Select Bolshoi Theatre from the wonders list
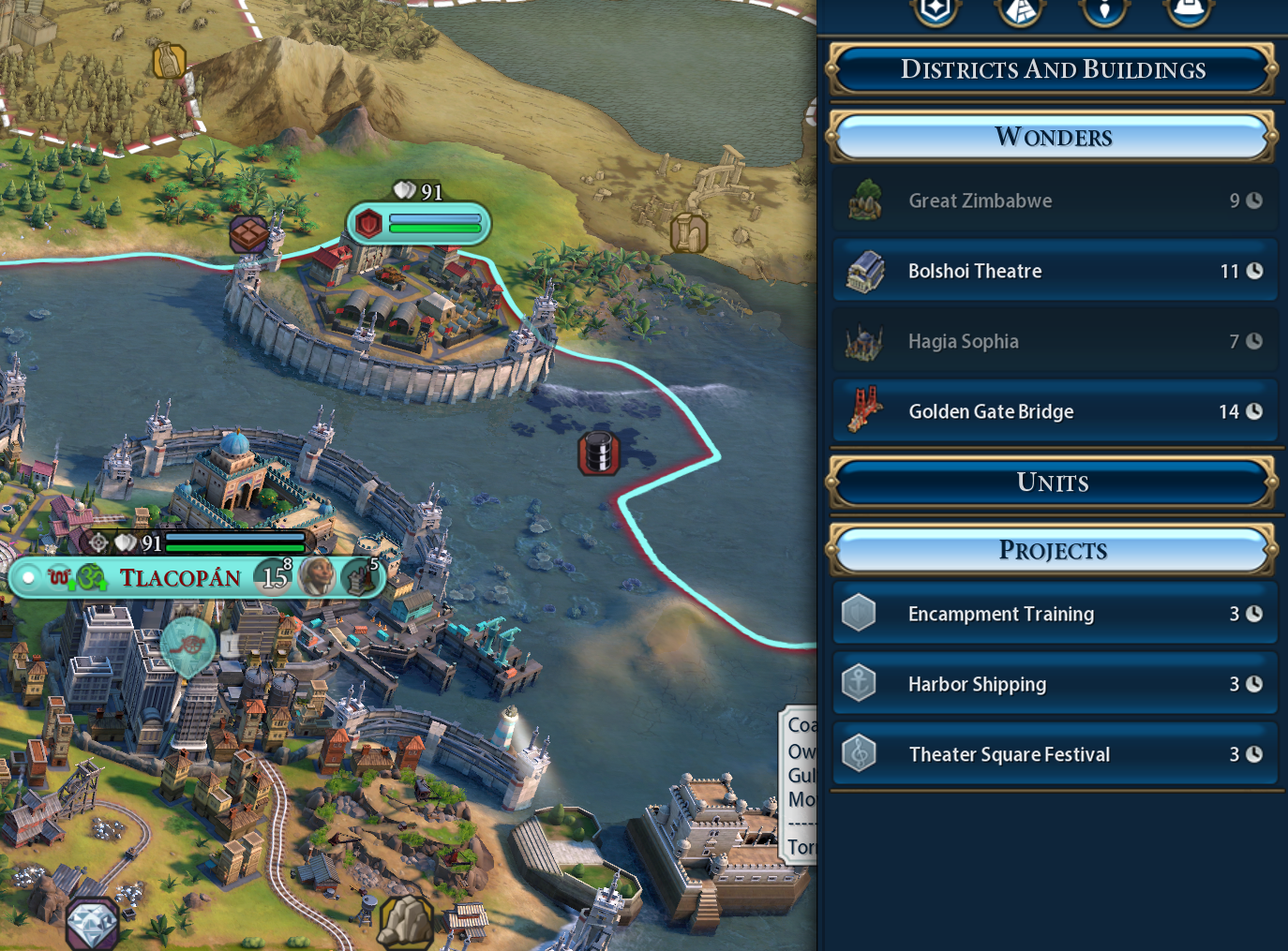The width and height of the screenshot is (1288, 951). (x=1055, y=271)
